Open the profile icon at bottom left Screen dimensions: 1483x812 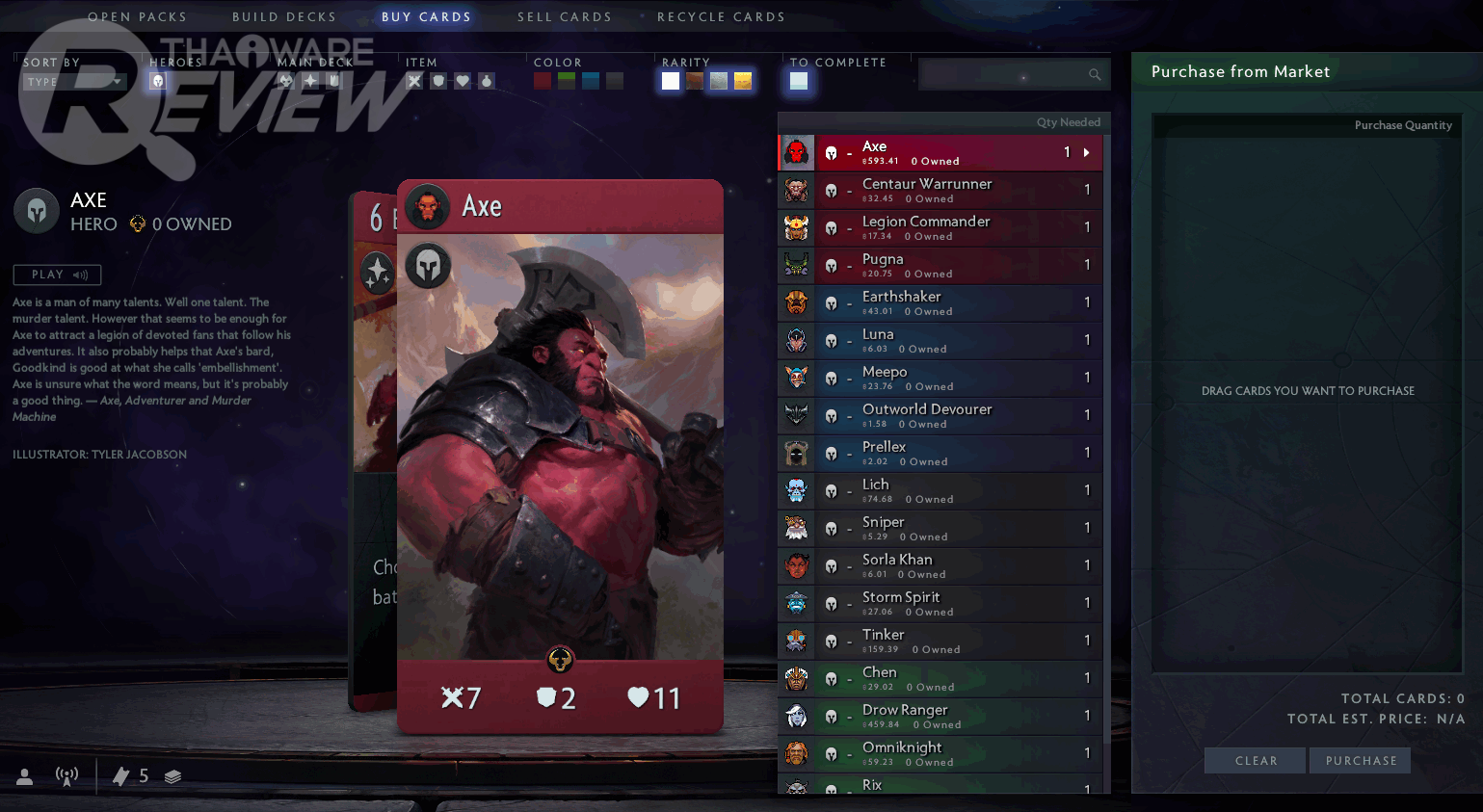25,776
